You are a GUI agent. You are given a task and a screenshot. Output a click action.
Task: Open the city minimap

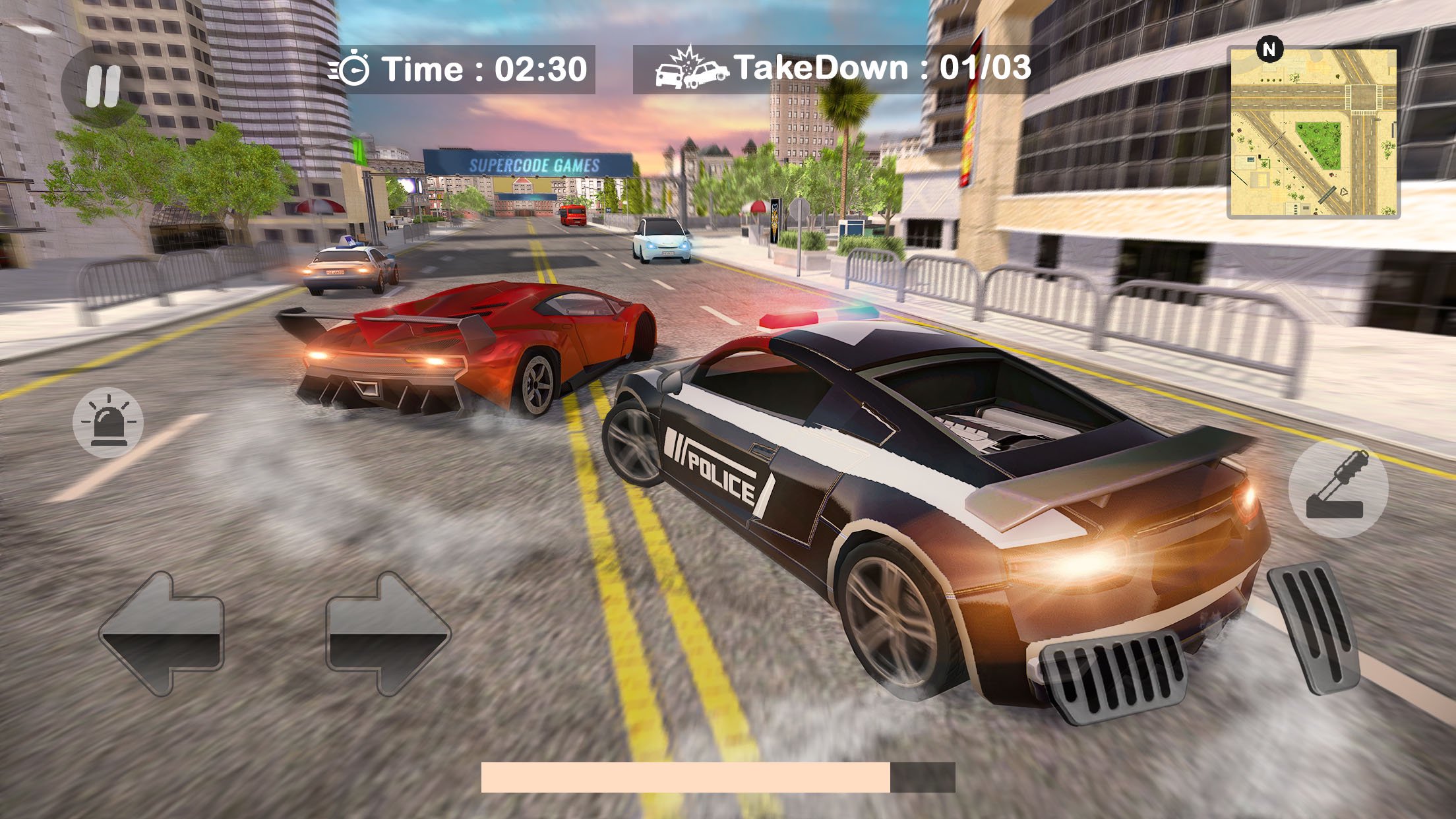(1313, 133)
